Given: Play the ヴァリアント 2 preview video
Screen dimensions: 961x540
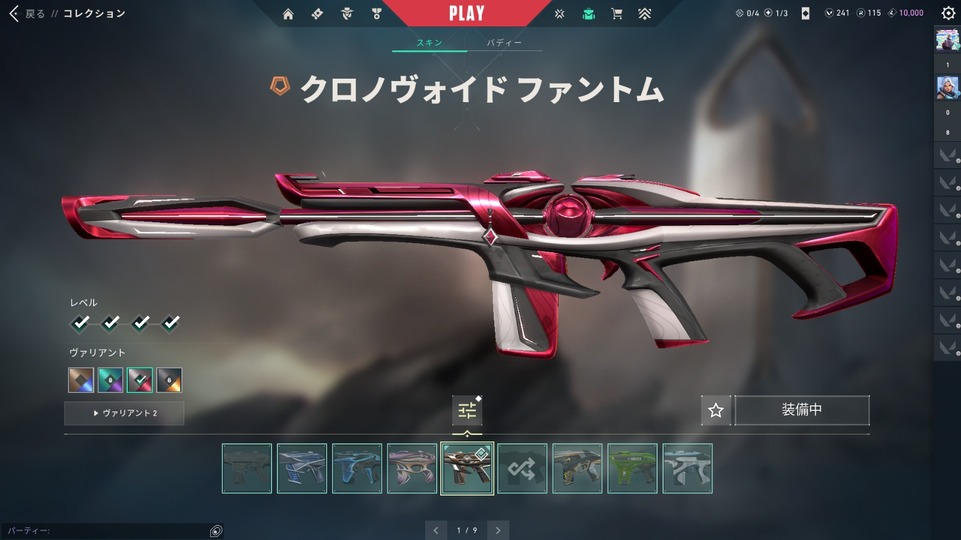Looking at the screenshot, I should tap(124, 413).
